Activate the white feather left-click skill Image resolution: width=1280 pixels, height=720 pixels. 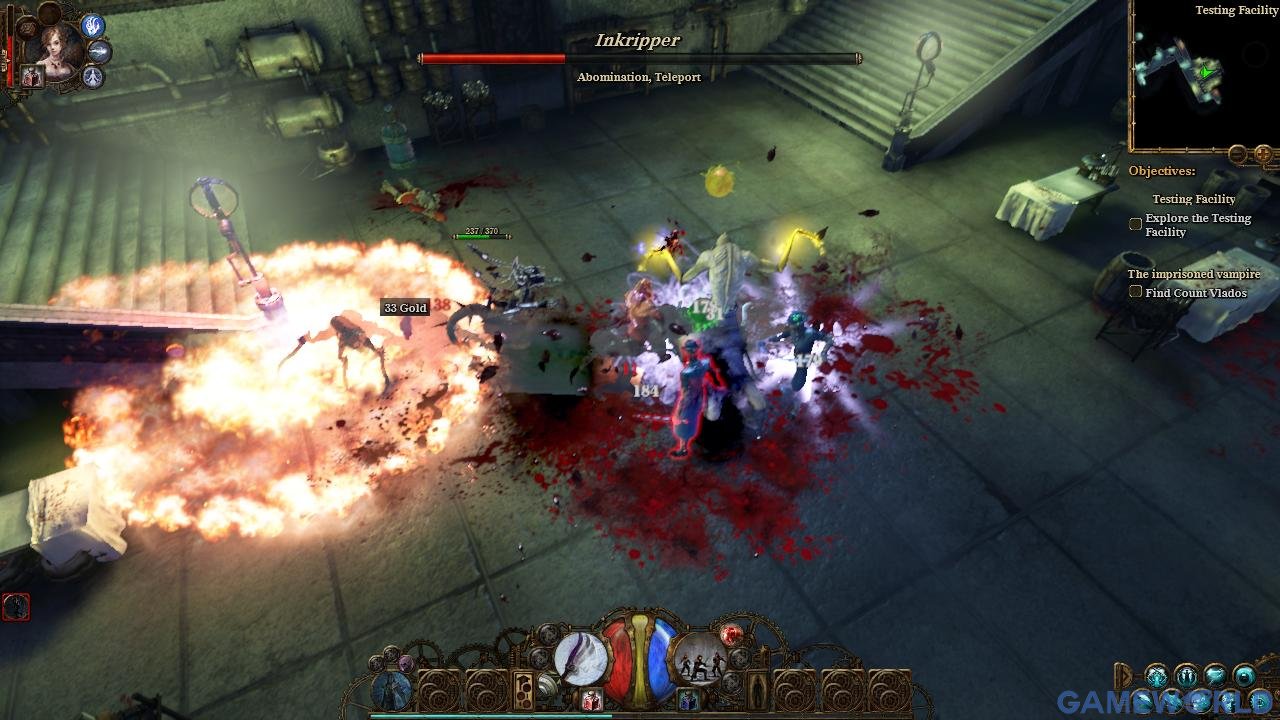[580, 659]
